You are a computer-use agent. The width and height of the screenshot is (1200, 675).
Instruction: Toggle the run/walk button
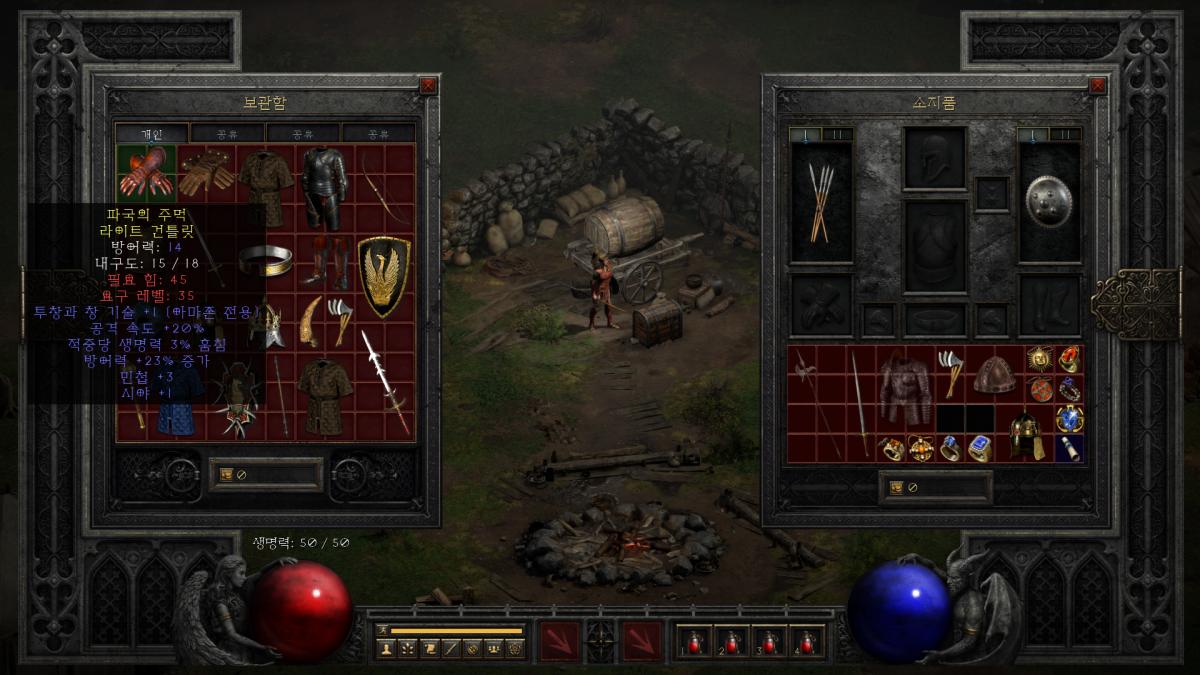381,630
